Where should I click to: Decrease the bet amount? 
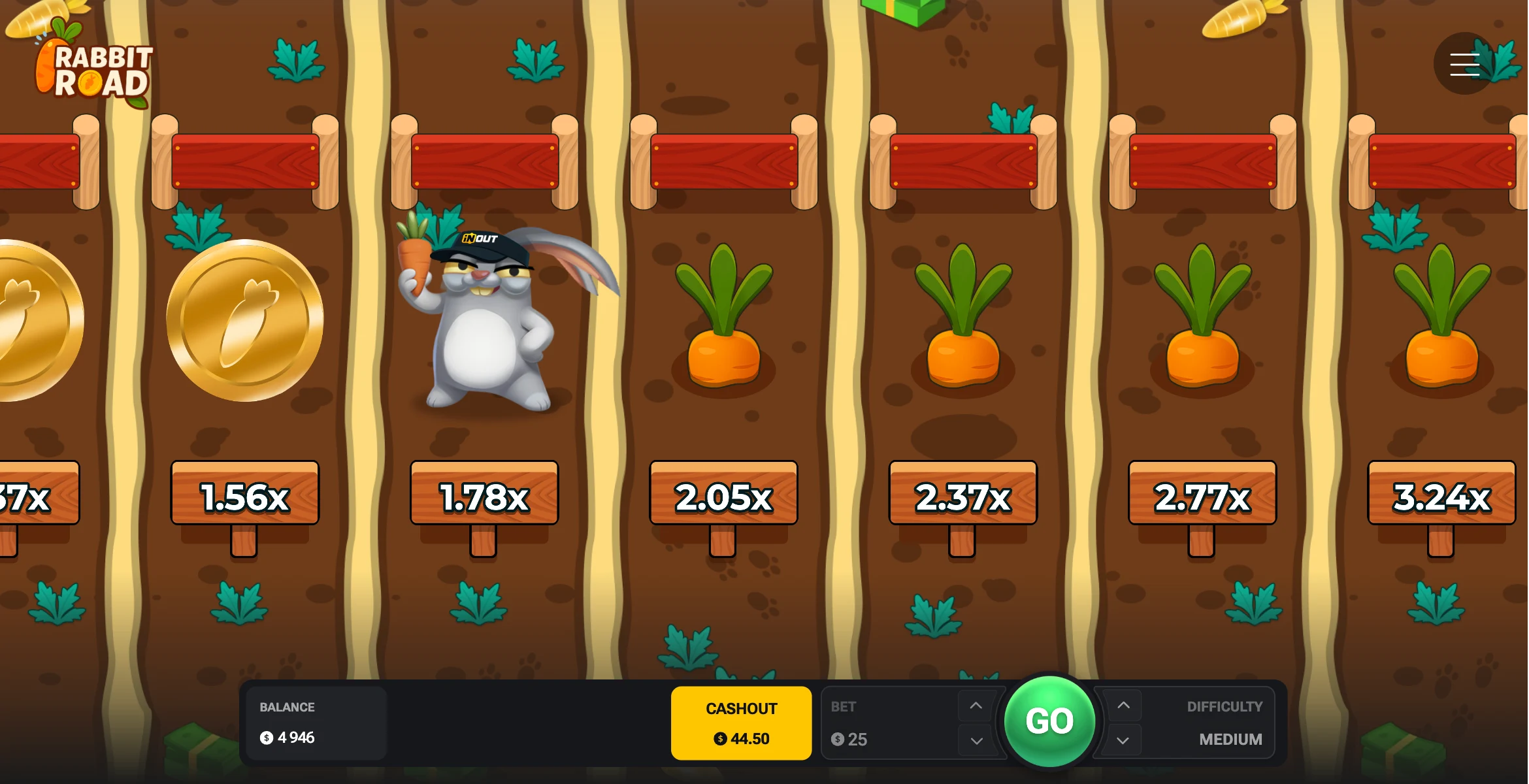976,741
